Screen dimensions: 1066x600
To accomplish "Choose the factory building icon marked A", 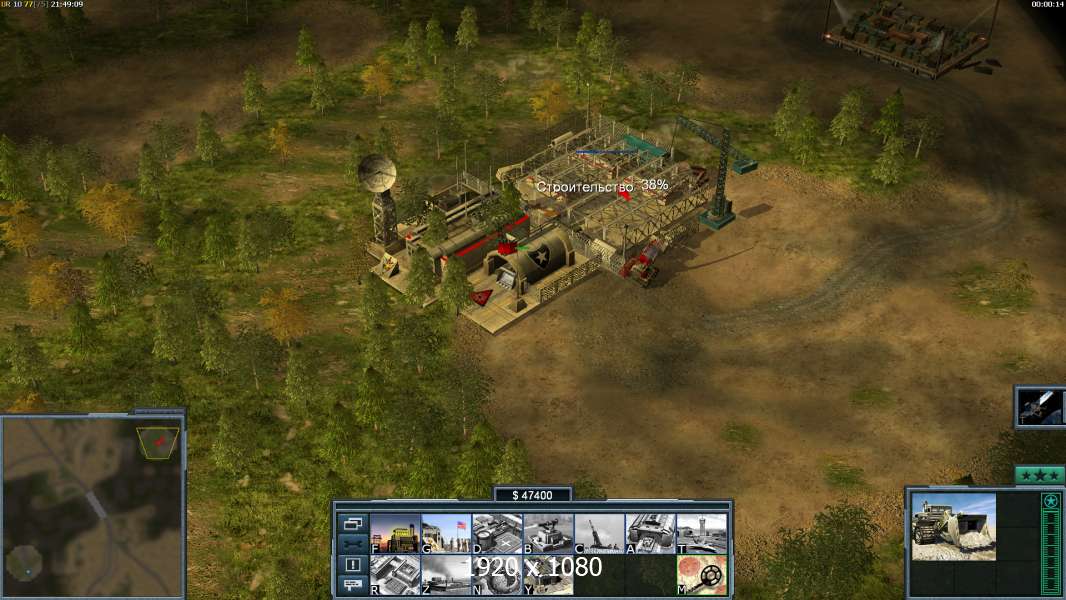I will (650, 534).
